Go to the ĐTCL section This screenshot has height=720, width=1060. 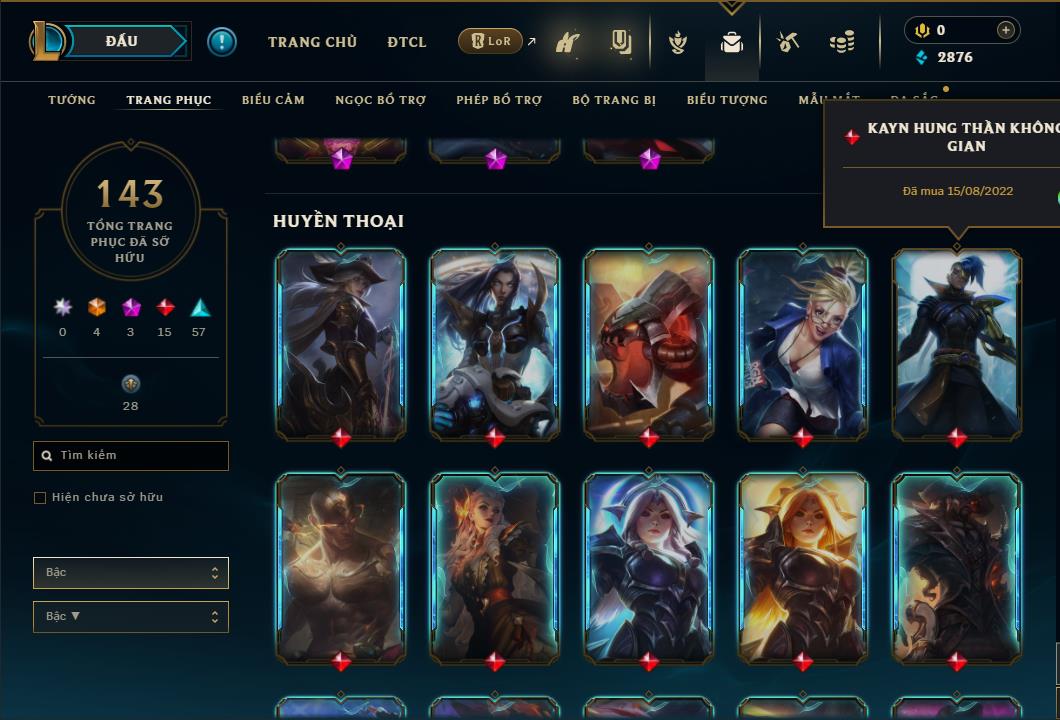(406, 42)
